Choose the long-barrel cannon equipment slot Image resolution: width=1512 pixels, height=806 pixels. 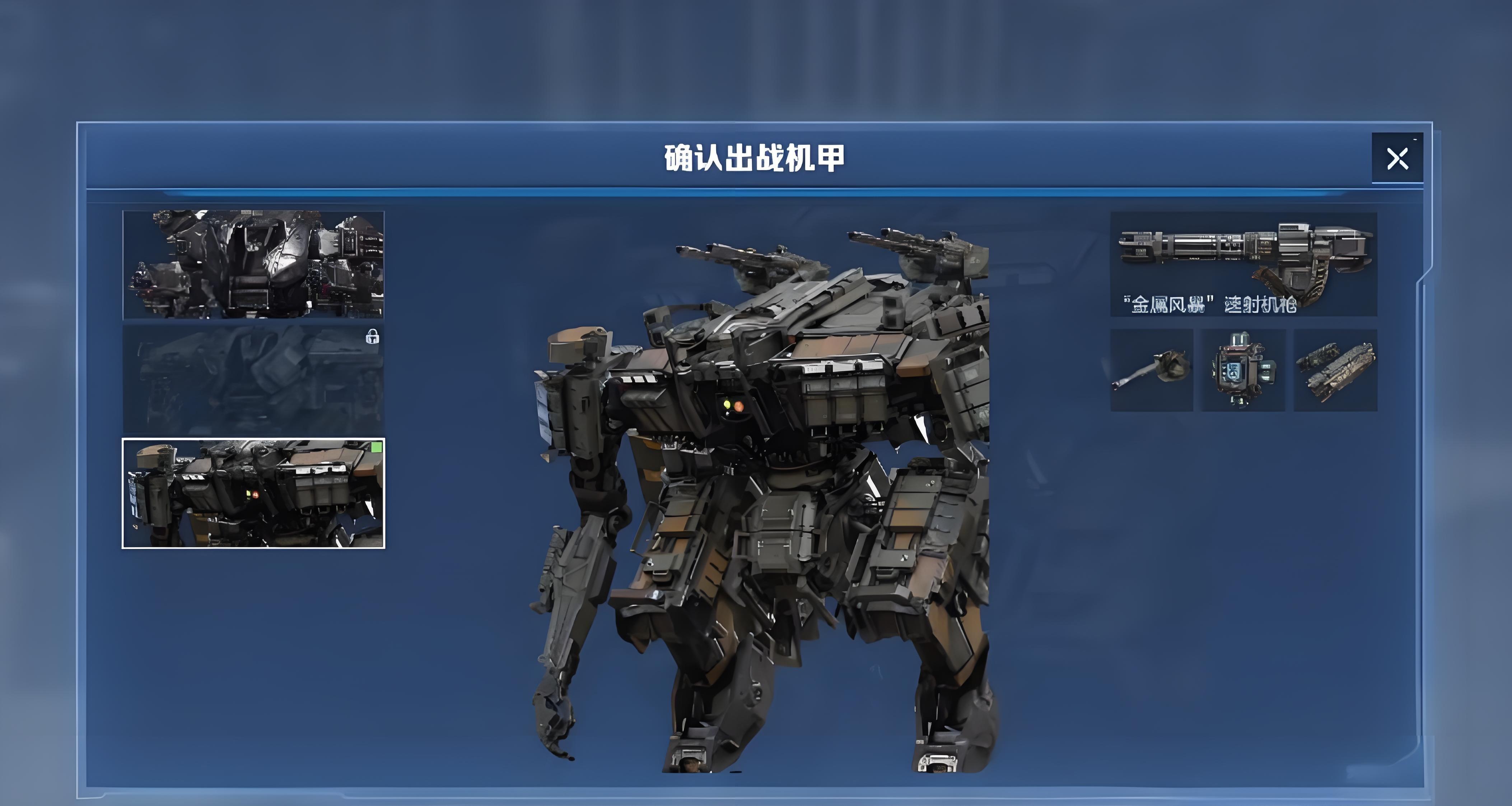[x=1152, y=370]
